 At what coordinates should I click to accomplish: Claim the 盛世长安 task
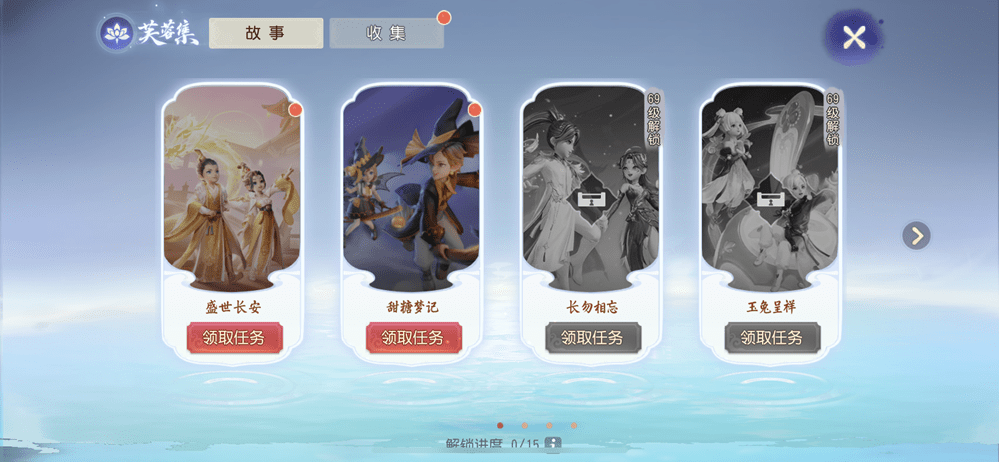(234, 338)
